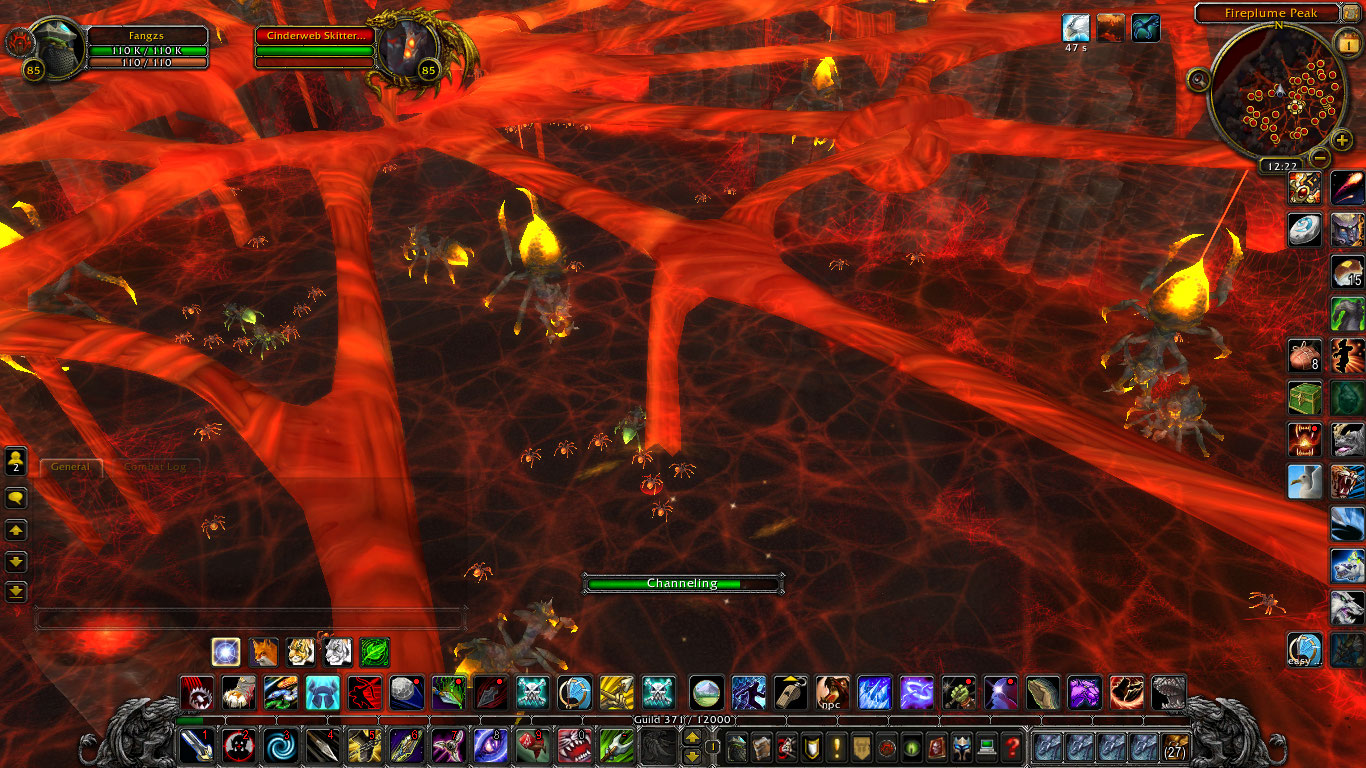Click the computer monitor system micro menu icon
1366x768 pixels.
click(x=986, y=748)
